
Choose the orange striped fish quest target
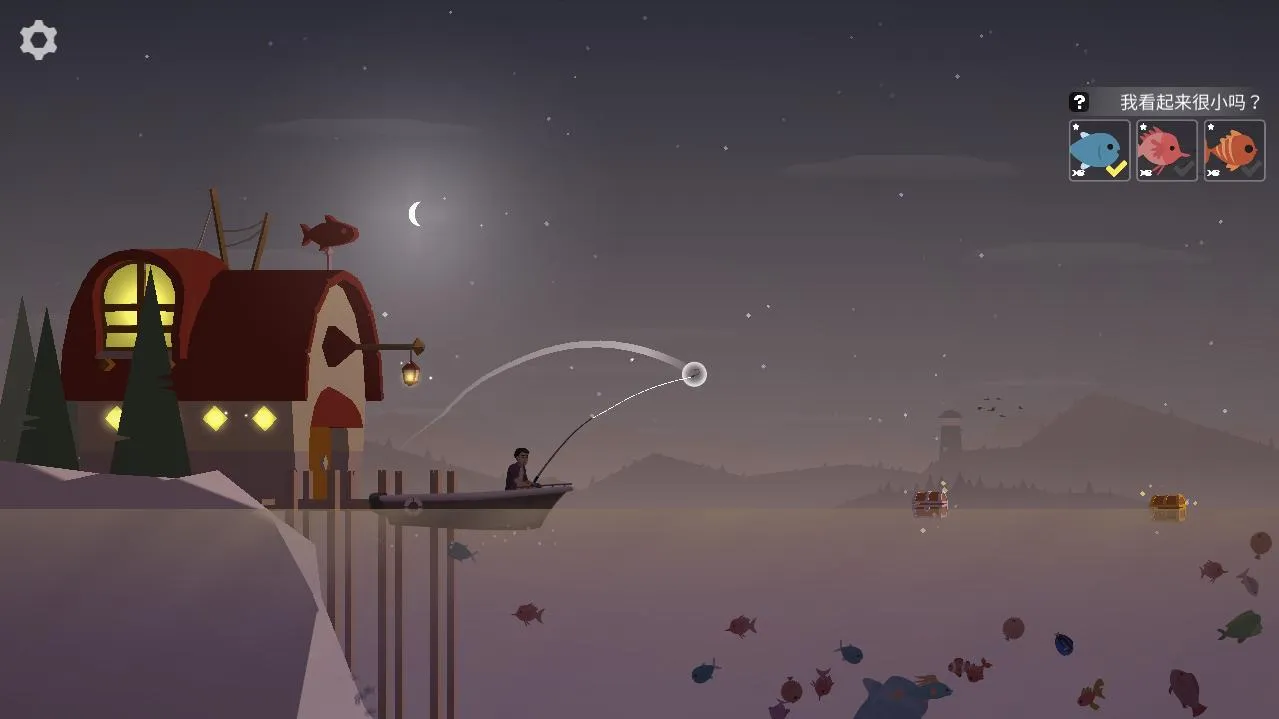(1233, 151)
